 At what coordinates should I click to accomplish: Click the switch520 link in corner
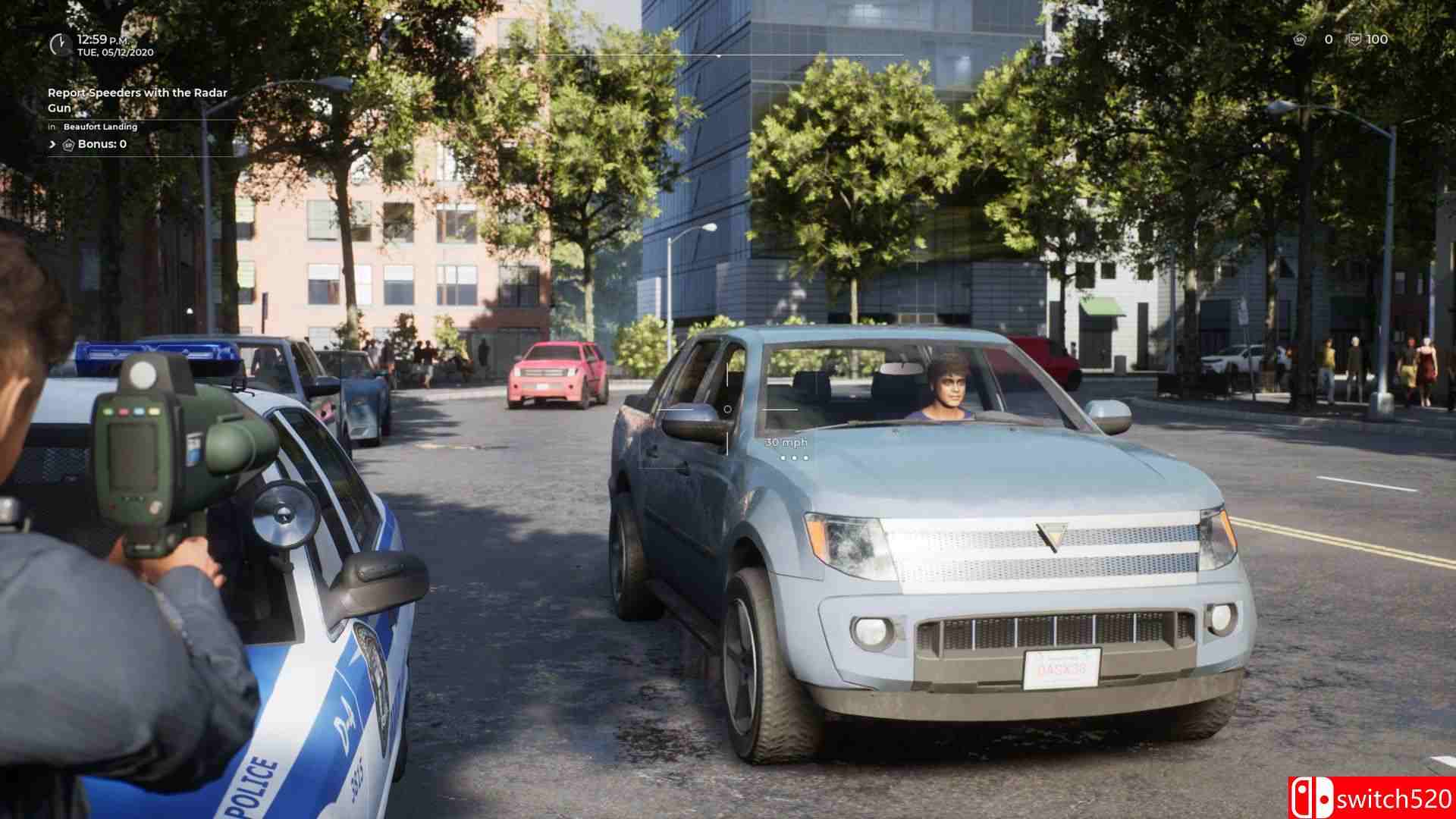coord(1395,796)
